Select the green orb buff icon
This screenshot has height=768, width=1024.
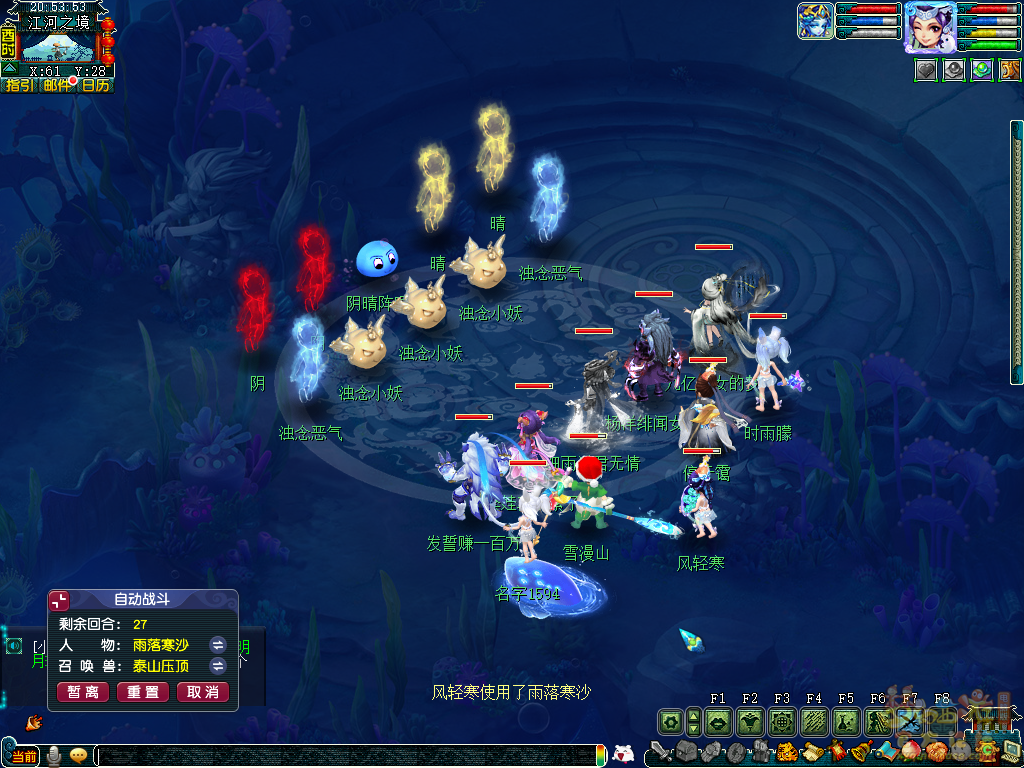coord(982,70)
